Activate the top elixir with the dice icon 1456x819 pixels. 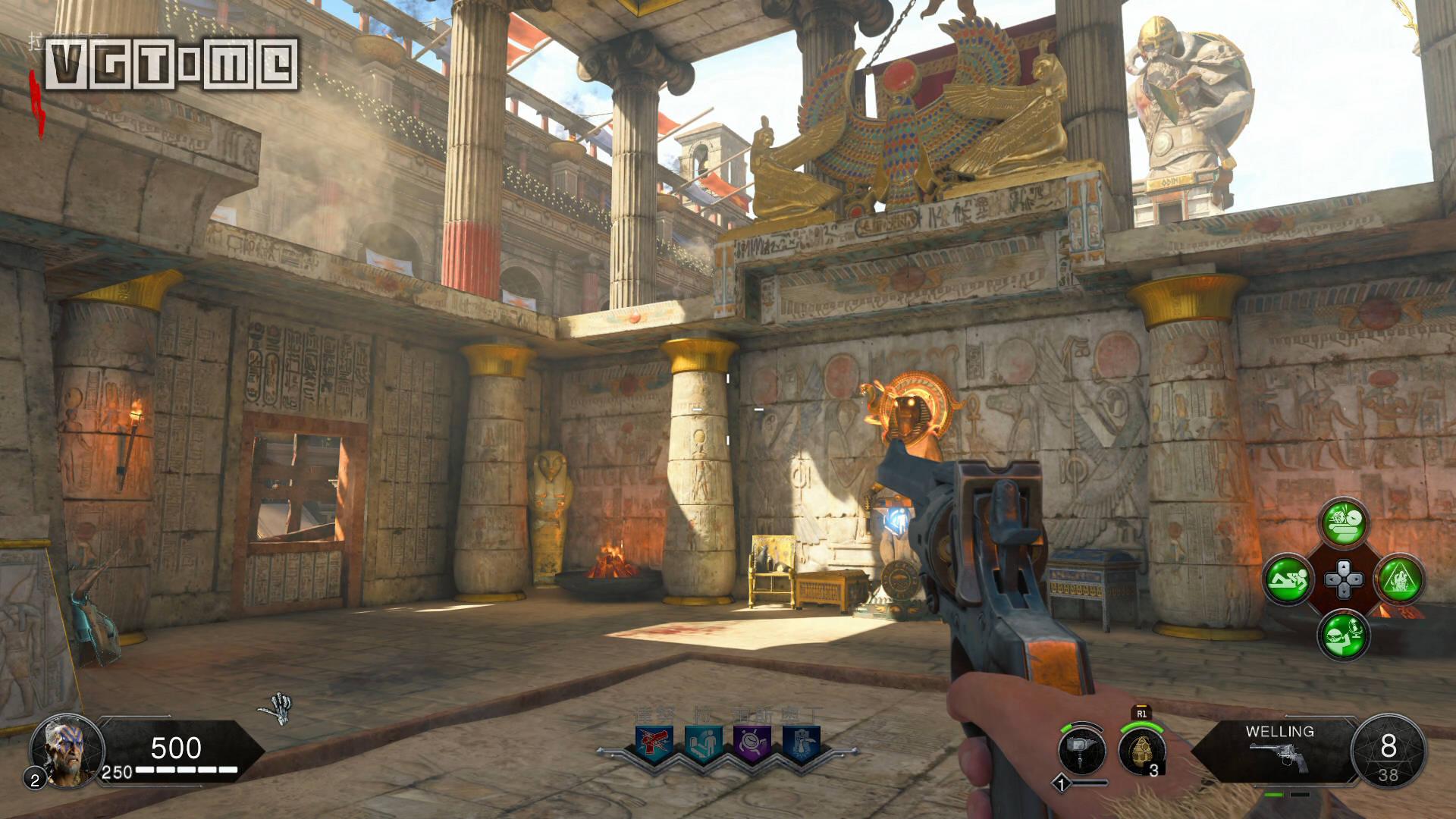pos(1344,523)
